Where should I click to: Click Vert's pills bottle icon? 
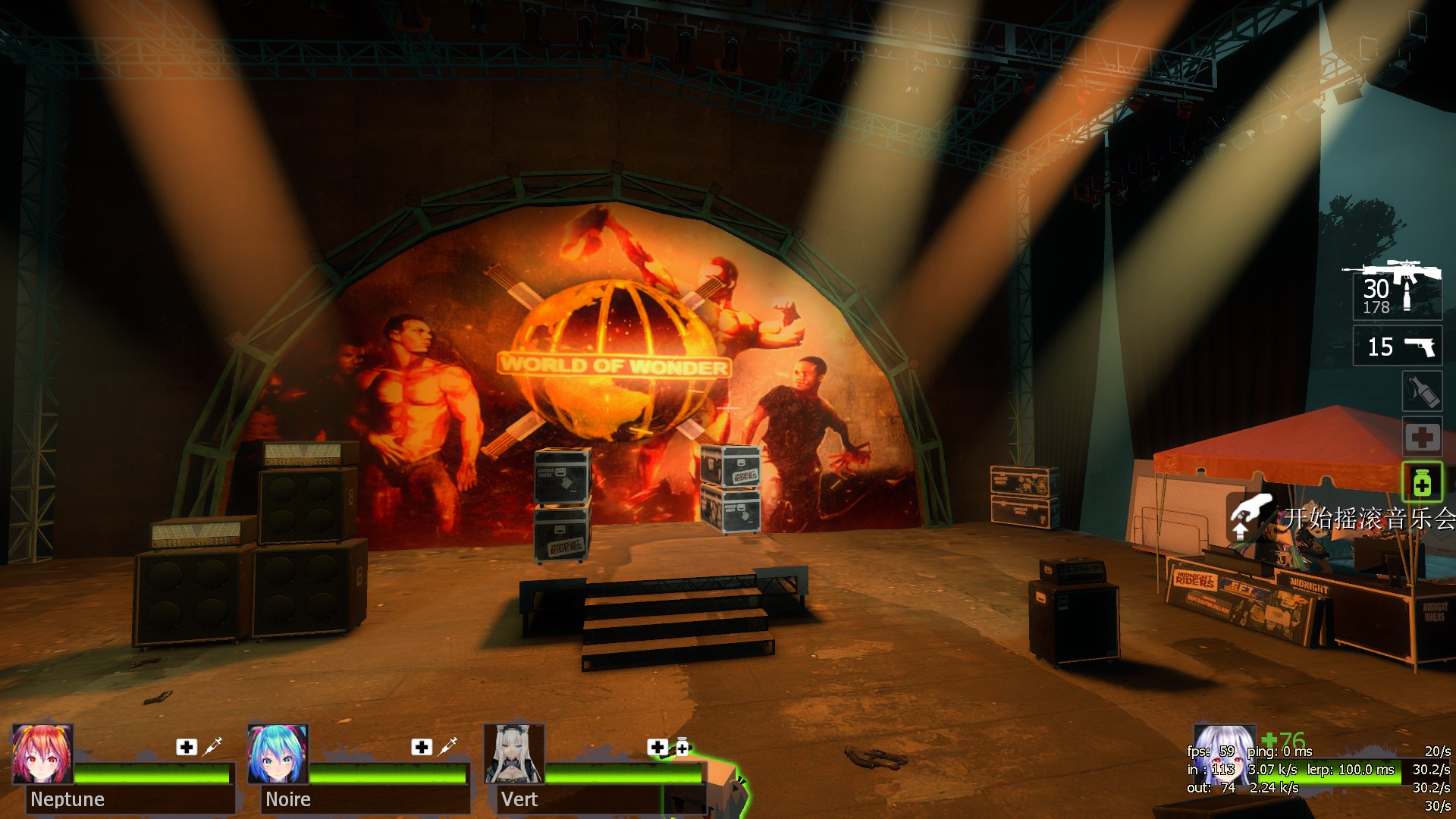[682, 748]
